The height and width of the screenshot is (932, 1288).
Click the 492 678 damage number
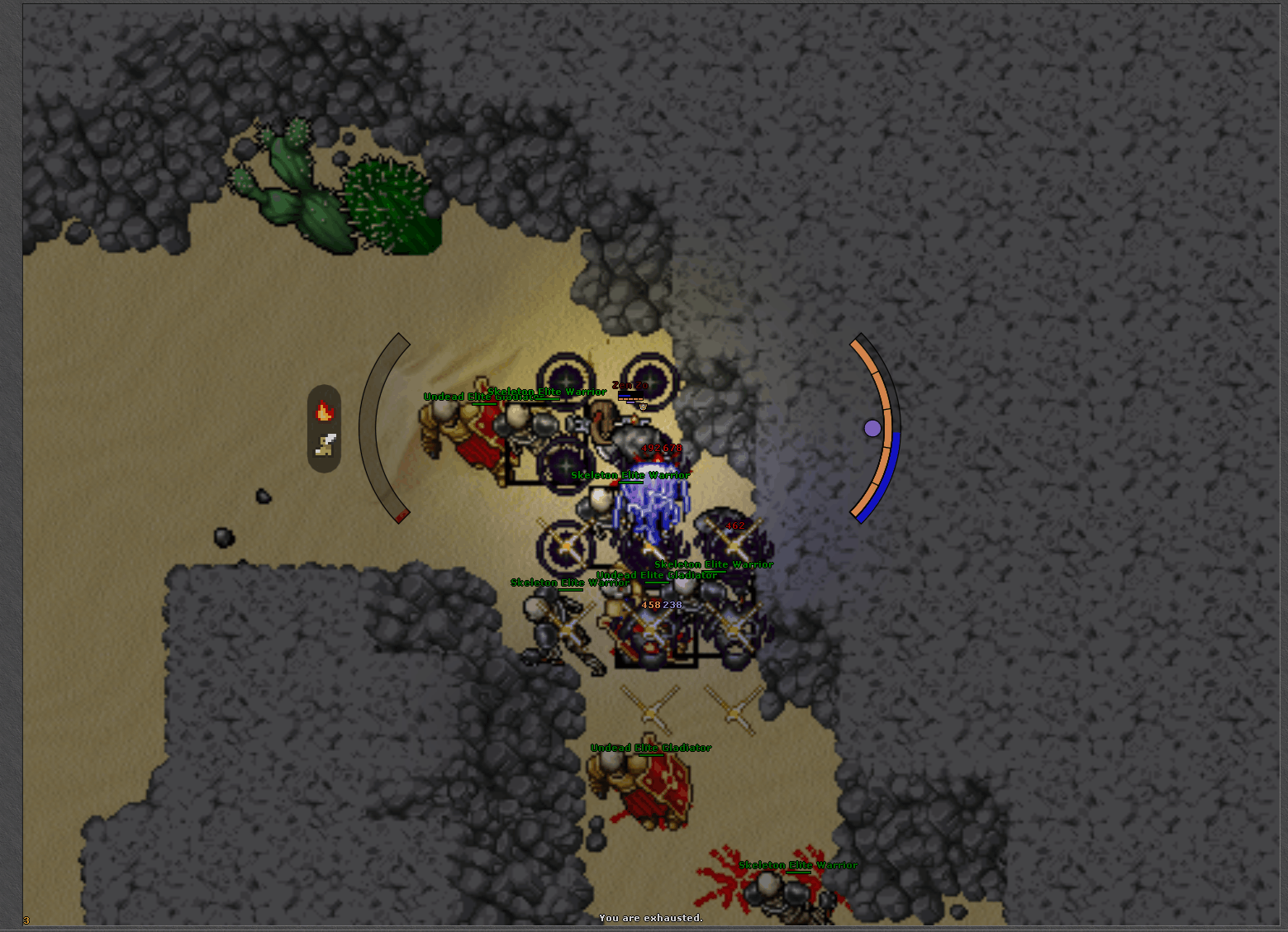click(661, 446)
